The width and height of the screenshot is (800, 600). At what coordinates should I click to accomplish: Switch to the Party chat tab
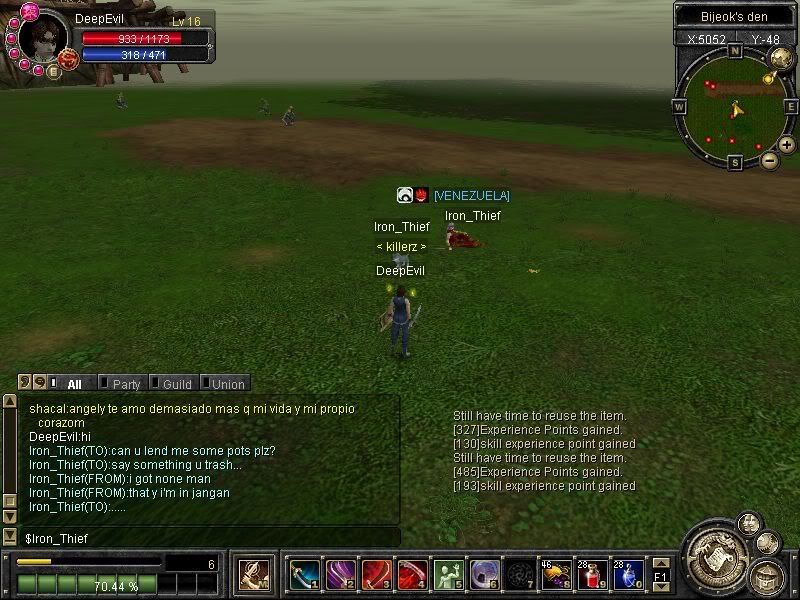coord(125,384)
